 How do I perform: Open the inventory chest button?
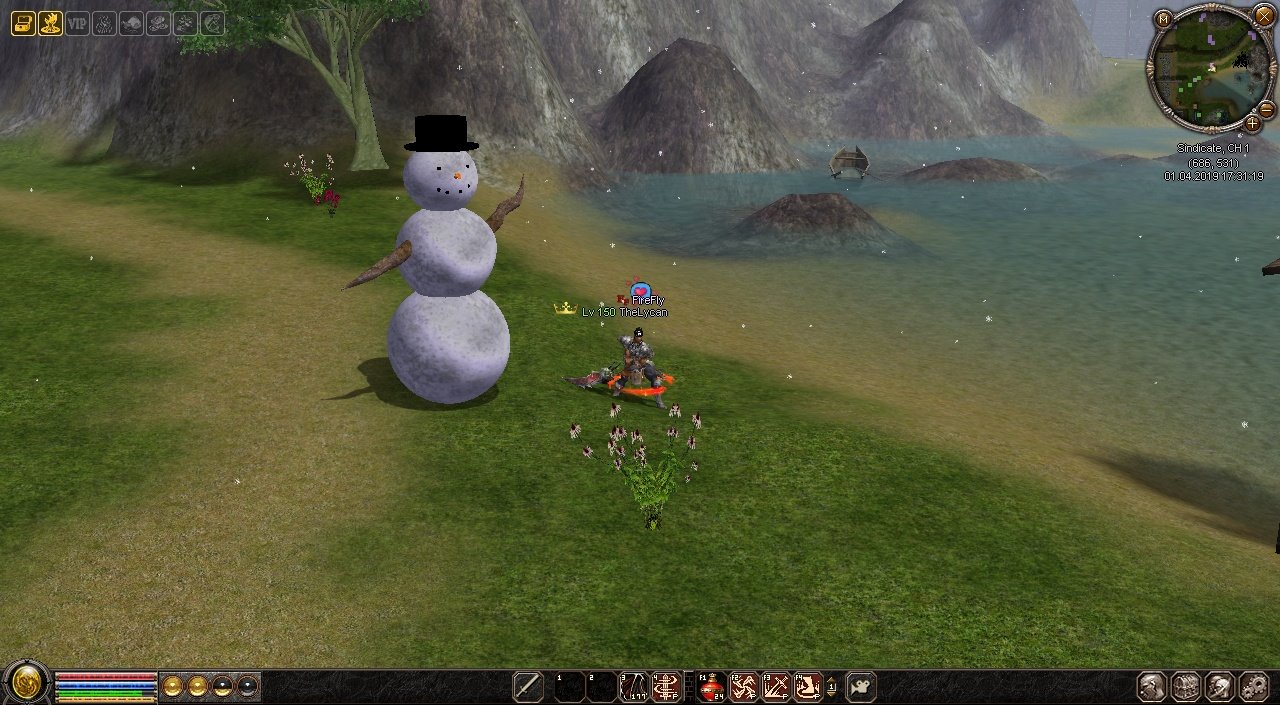tap(1186, 687)
